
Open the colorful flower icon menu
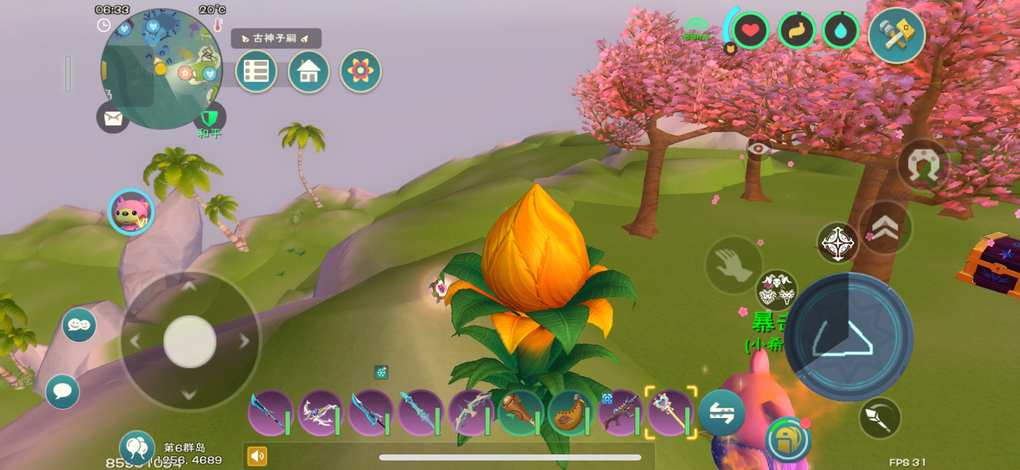[x=361, y=72]
